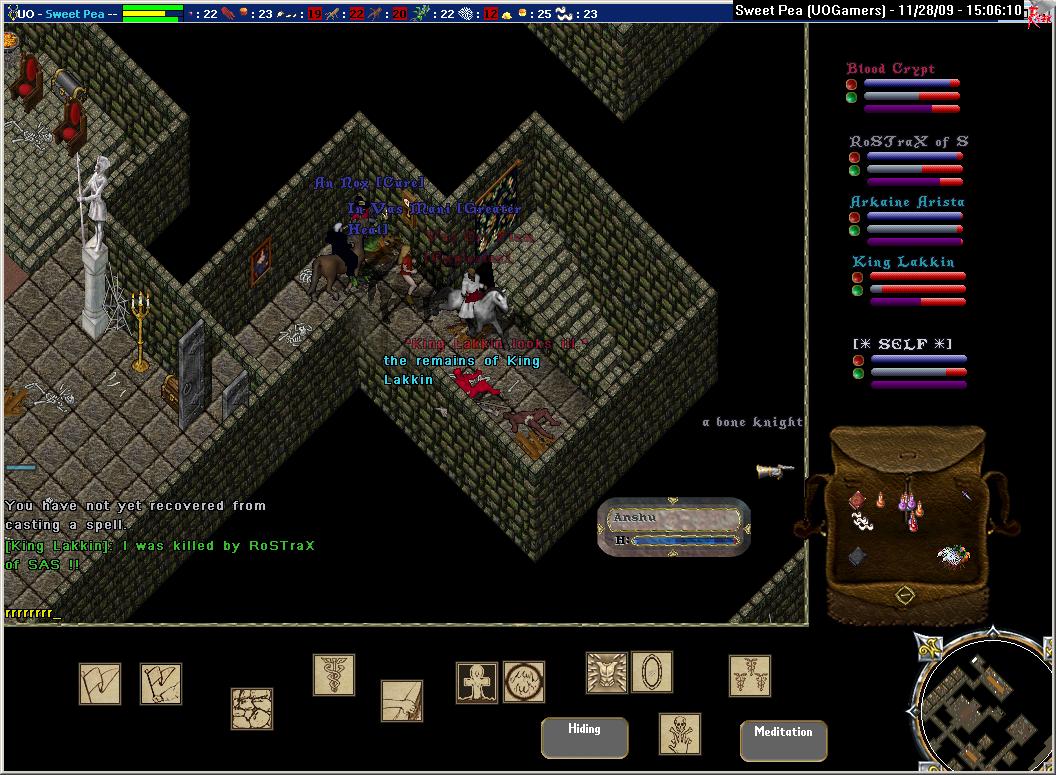Activate the Hiding skill button
This screenshot has height=775, width=1056.
coord(584,737)
